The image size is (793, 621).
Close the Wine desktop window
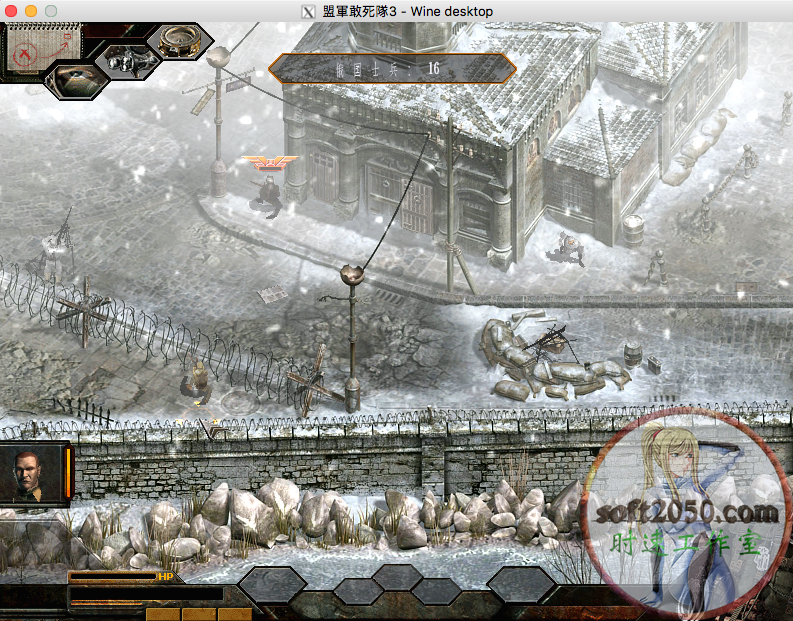coord(11,10)
